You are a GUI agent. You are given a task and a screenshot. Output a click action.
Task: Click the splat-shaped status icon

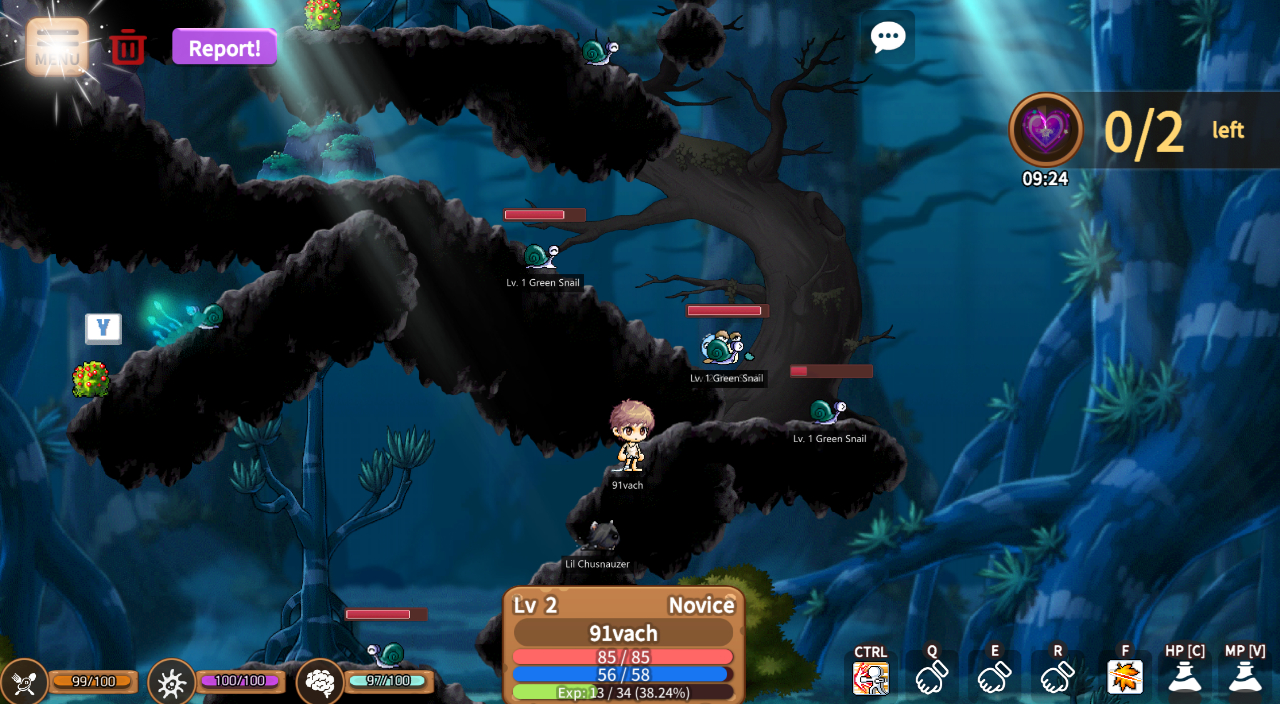click(x=171, y=682)
